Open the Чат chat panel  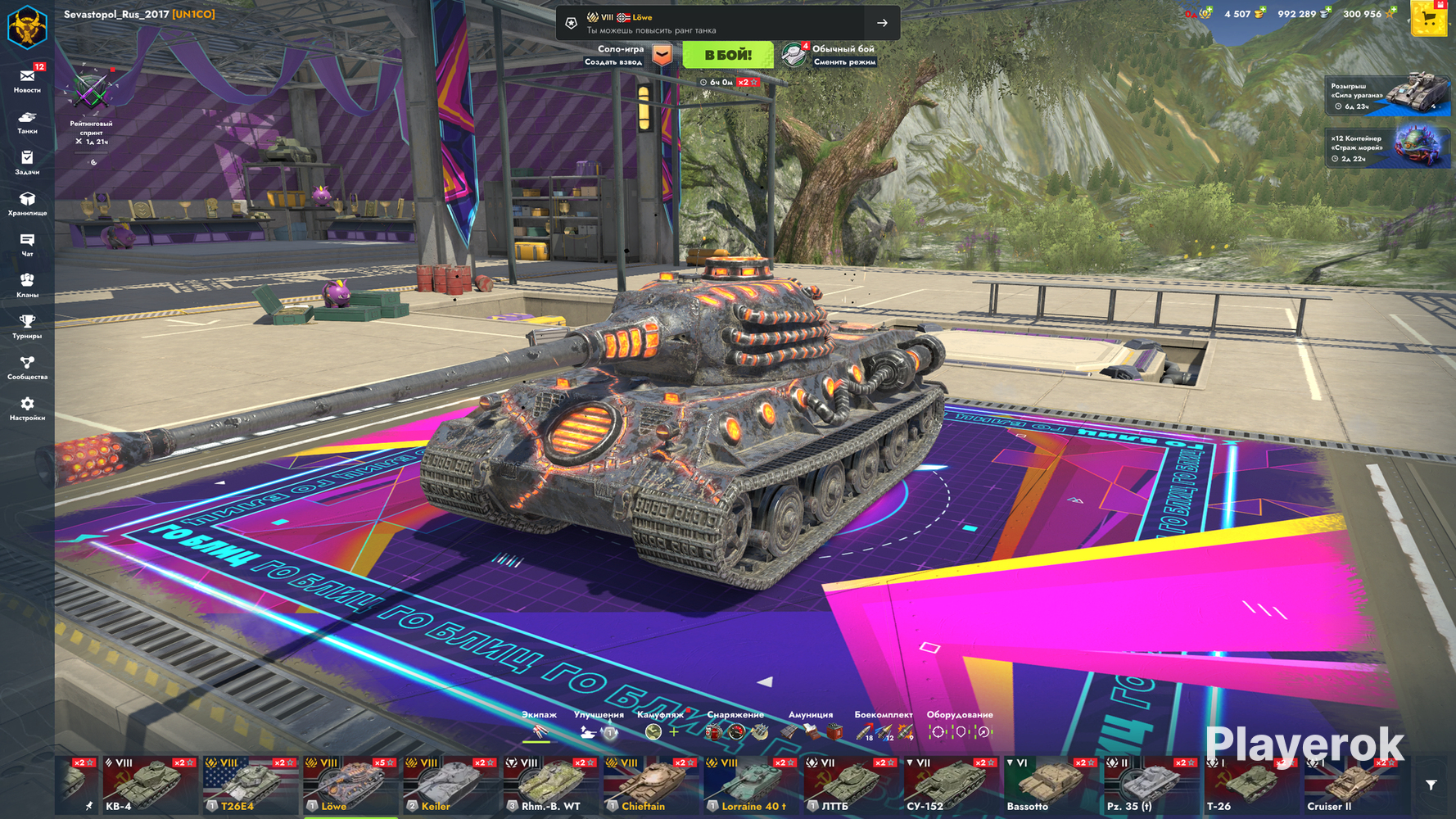[x=27, y=244]
